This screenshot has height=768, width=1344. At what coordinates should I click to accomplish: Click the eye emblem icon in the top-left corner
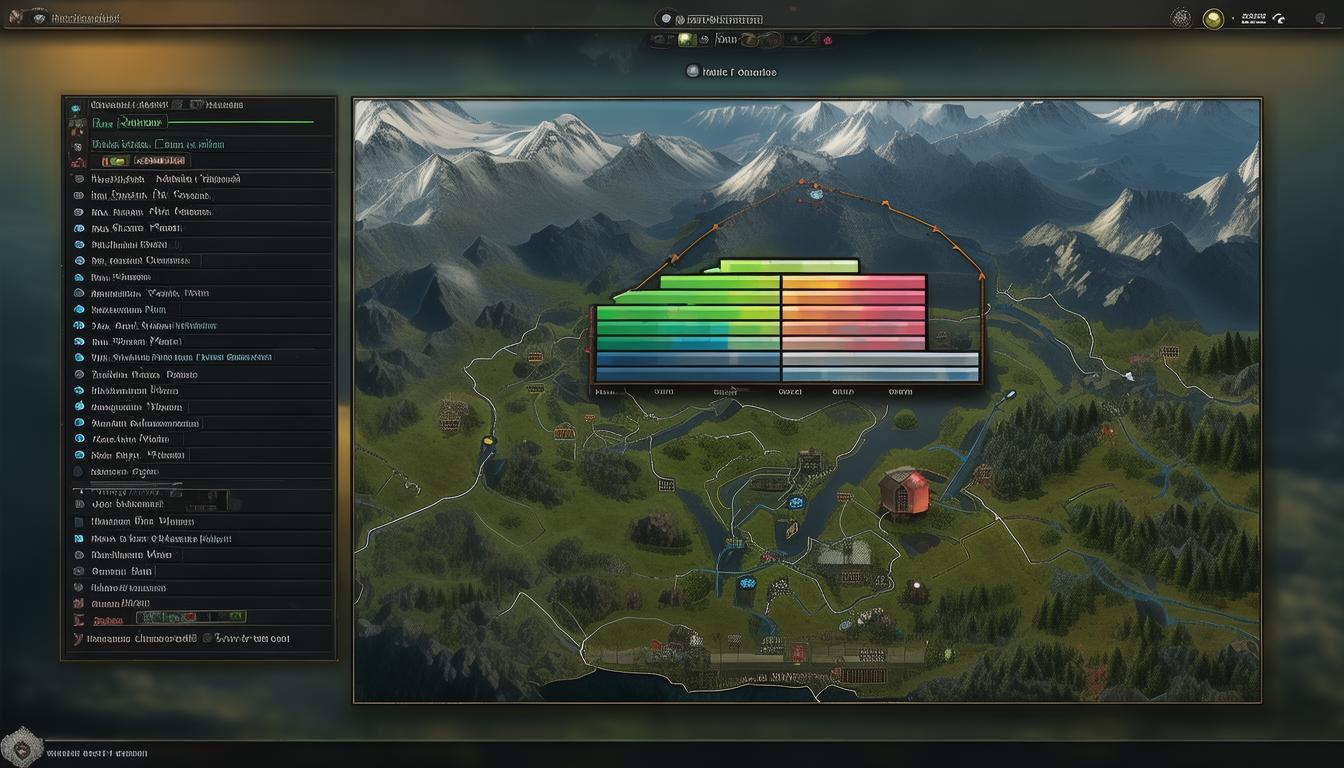click(x=39, y=17)
